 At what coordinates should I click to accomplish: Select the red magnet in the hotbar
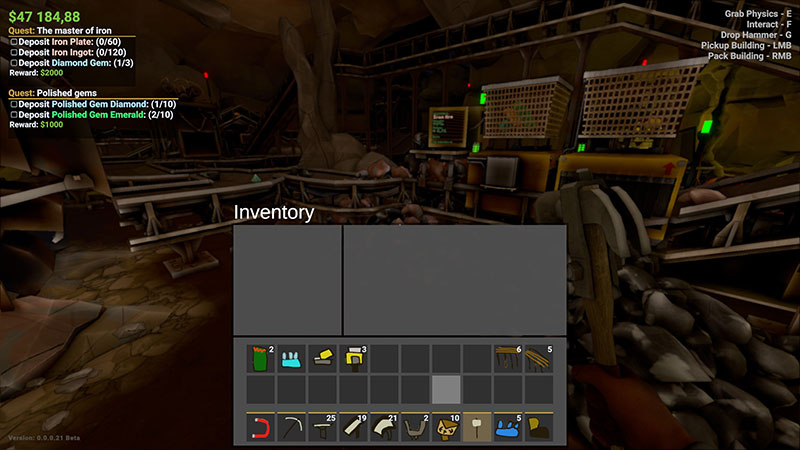[x=261, y=427]
